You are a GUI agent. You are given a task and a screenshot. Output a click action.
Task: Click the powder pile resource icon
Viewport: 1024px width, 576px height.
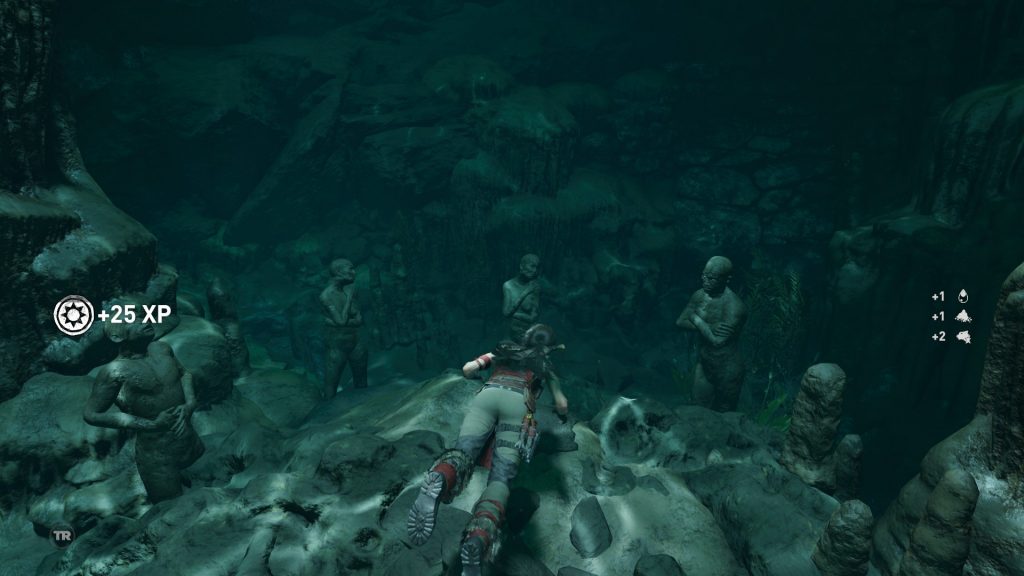pos(964,316)
